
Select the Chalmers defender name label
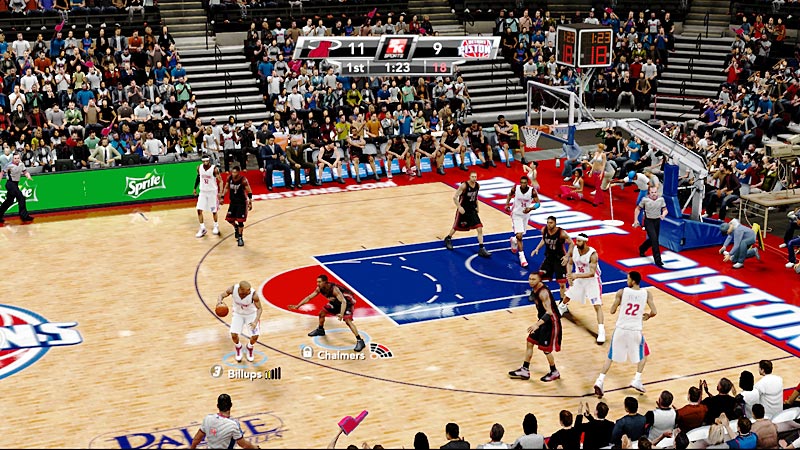[341, 354]
